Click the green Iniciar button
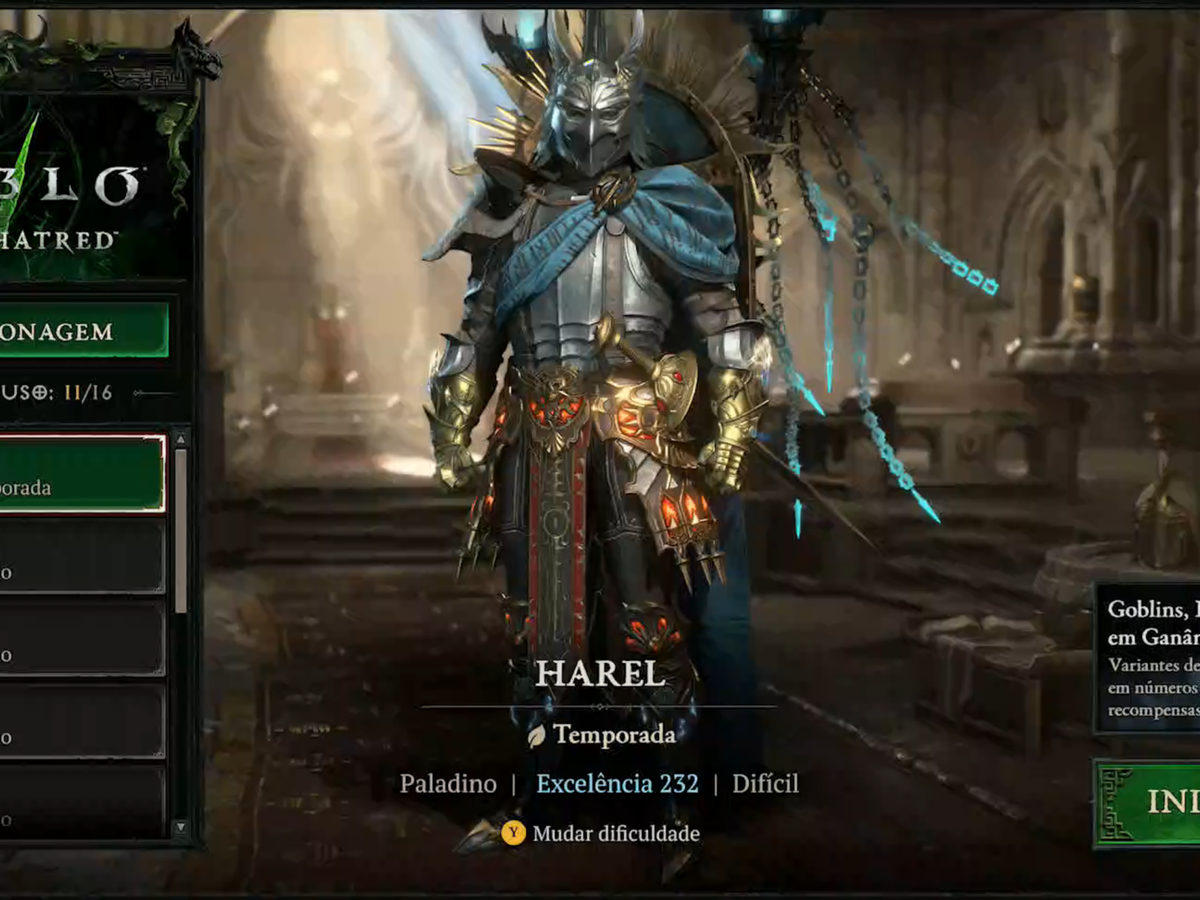 tap(1150, 803)
